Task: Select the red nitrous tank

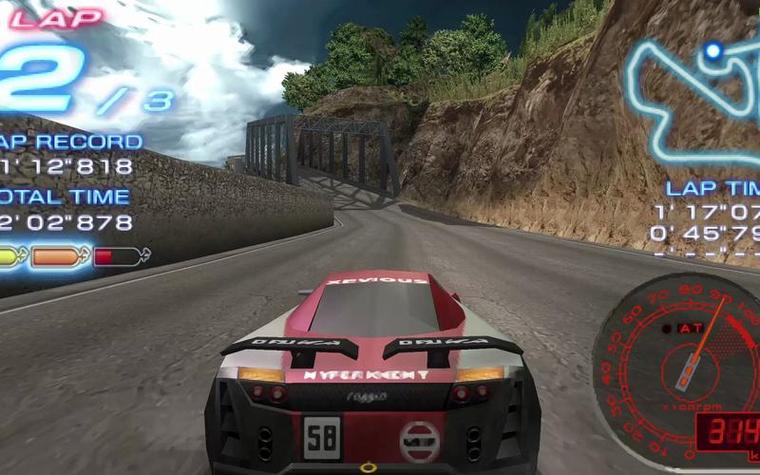Action: 116,257
